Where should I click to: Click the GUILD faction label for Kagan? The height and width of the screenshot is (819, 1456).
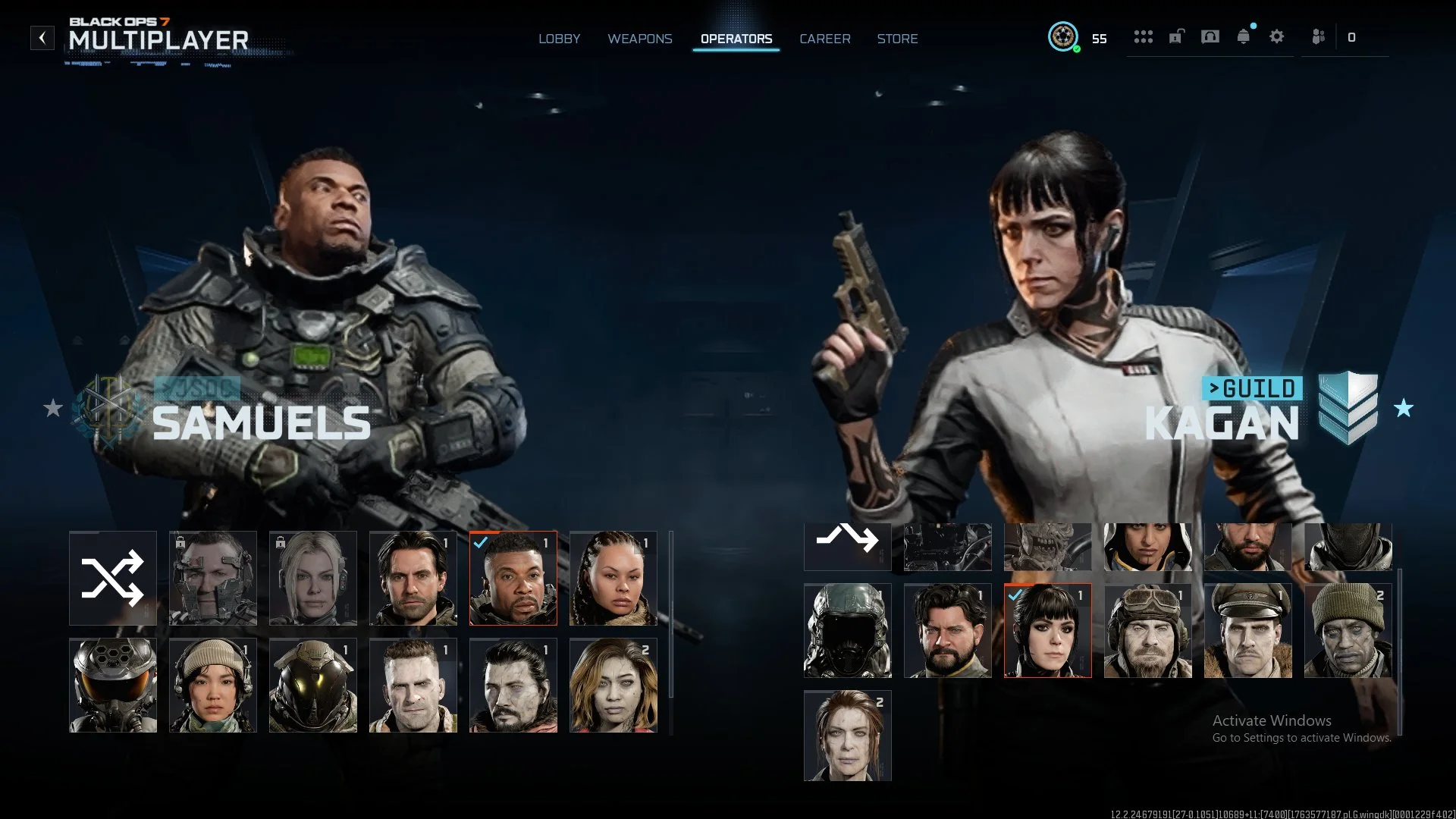click(x=1253, y=388)
